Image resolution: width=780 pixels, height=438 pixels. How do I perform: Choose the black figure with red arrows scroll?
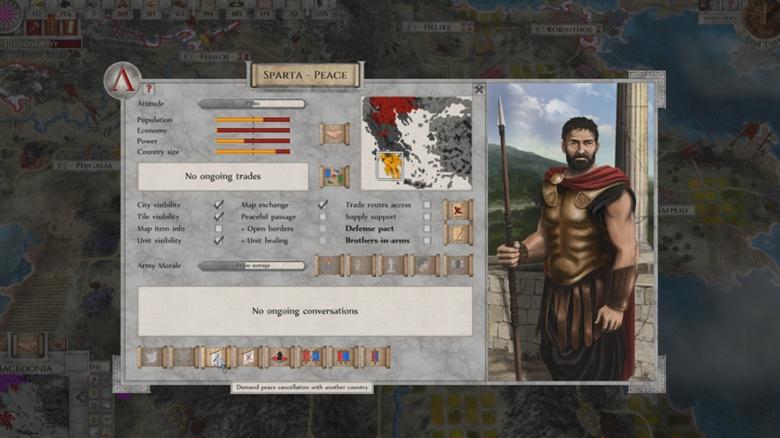pyautogui.click(x=280, y=356)
